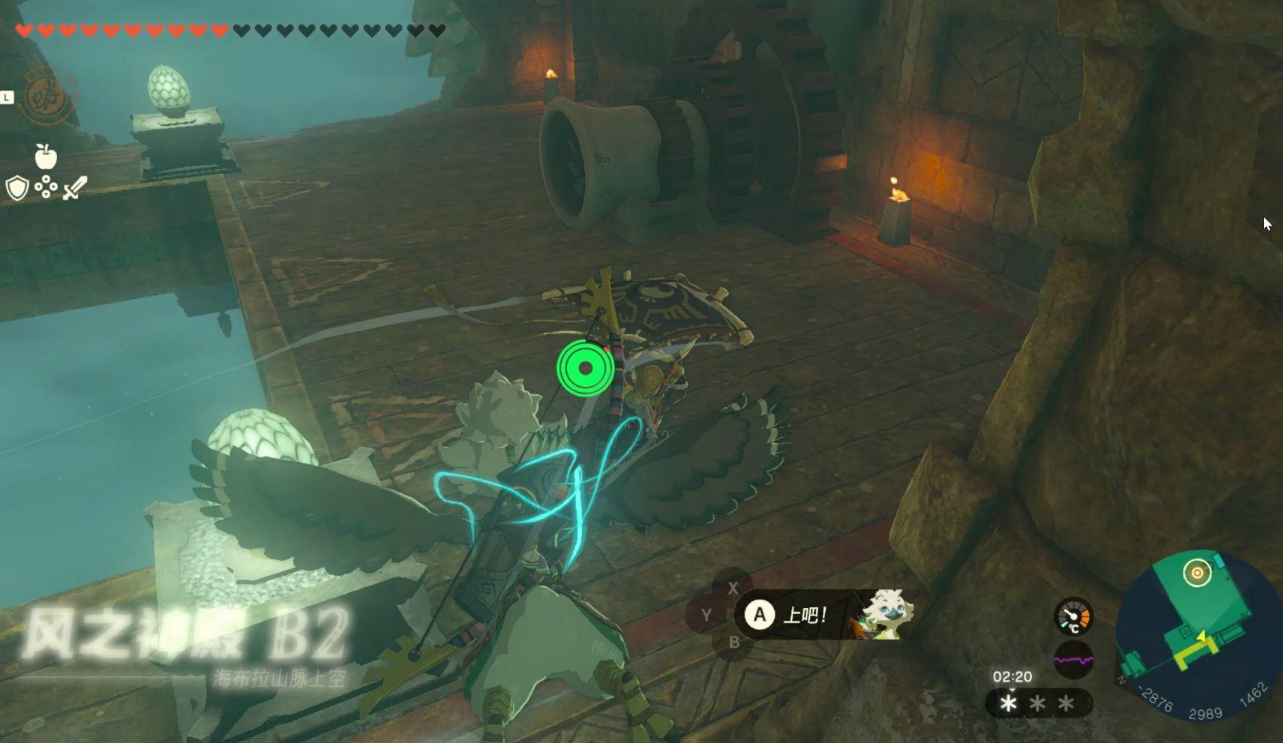Click the temperature gauge icon
This screenshot has height=743, width=1283.
click(x=1073, y=616)
